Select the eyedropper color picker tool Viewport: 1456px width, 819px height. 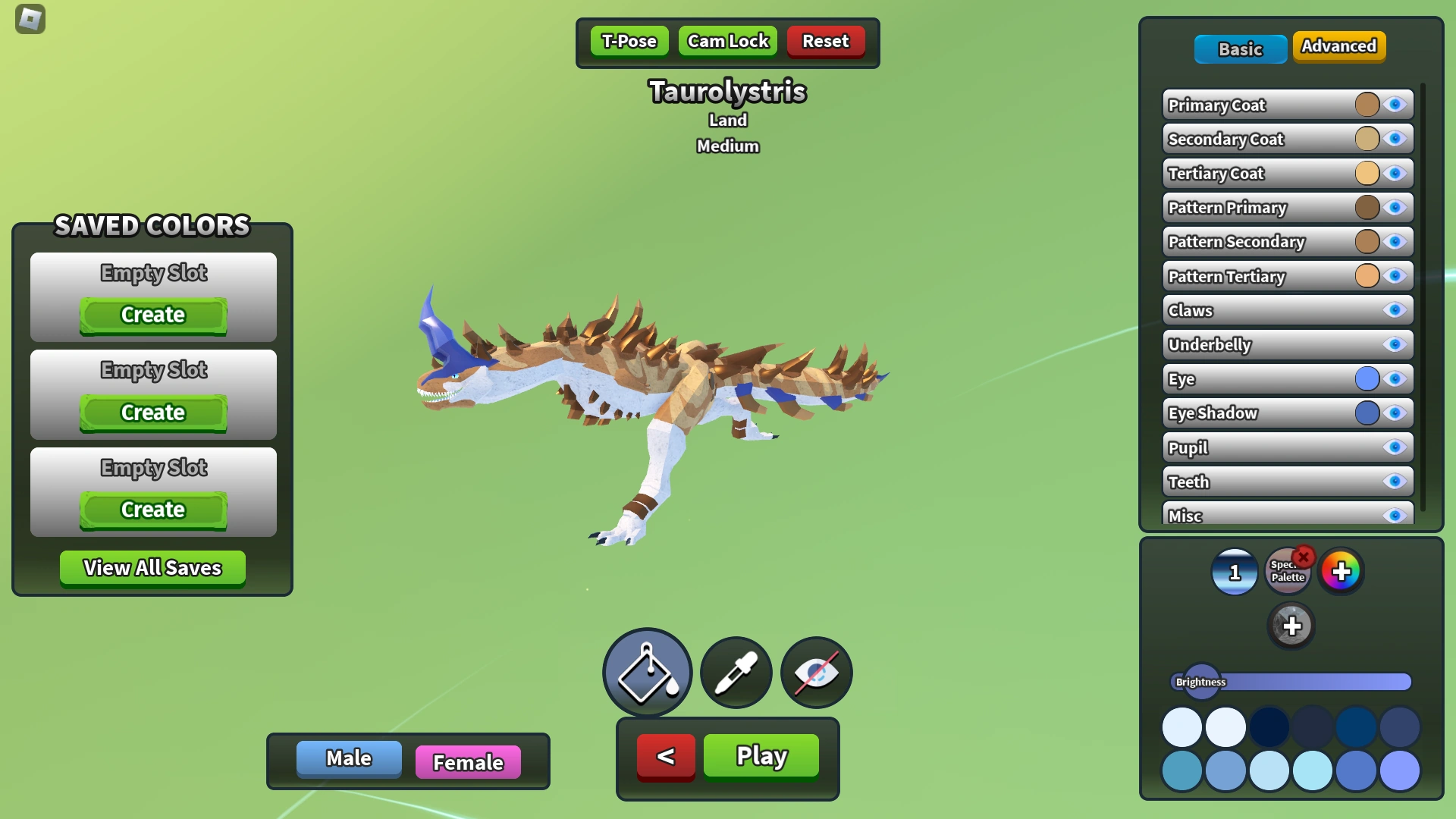[x=735, y=673]
